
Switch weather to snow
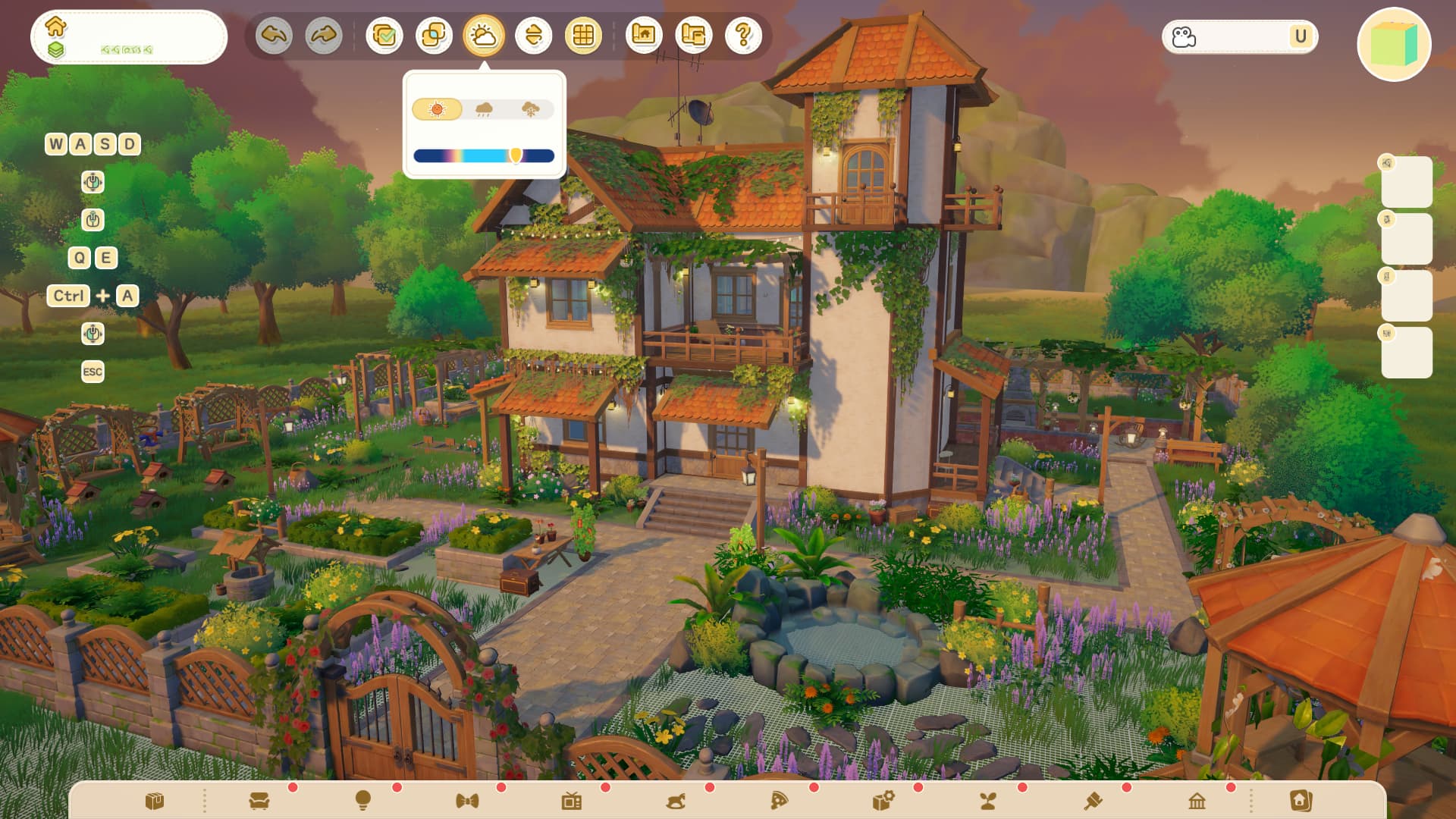[x=531, y=109]
